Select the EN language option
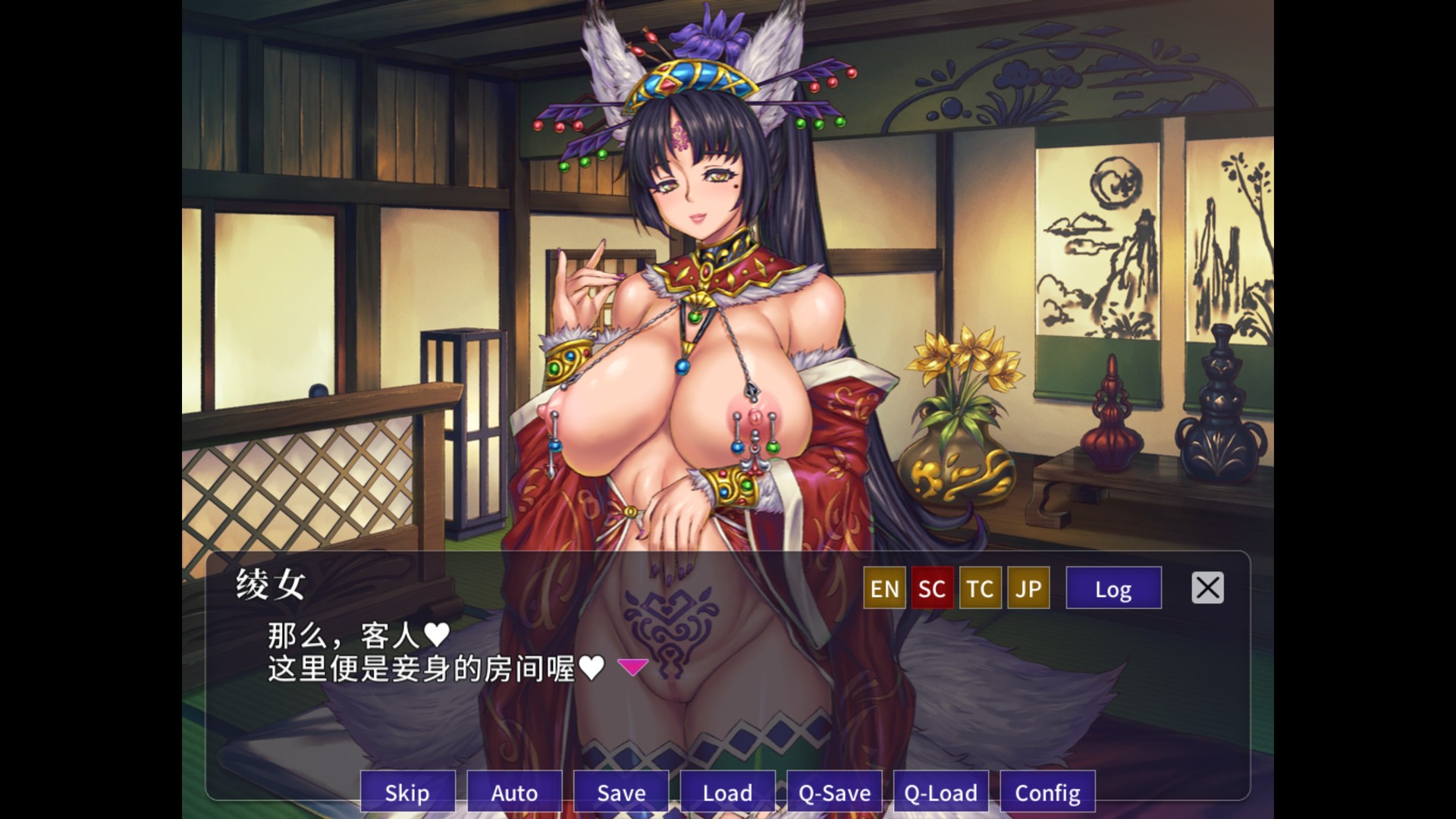This screenshot has height=819, width=1456. 883,588
